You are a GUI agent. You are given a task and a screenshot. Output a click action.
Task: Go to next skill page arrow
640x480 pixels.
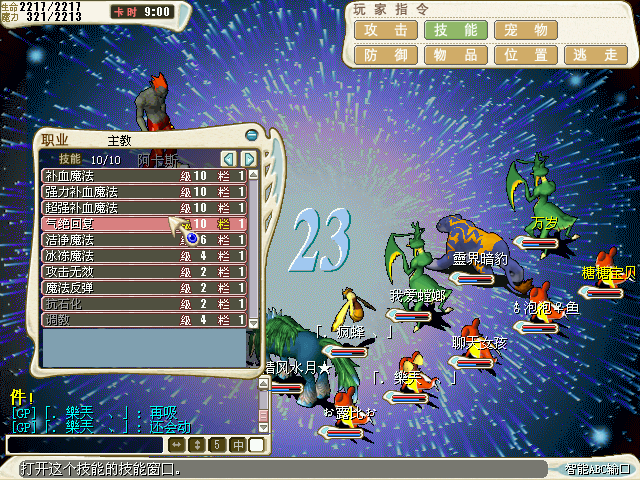tap(249, 159)
